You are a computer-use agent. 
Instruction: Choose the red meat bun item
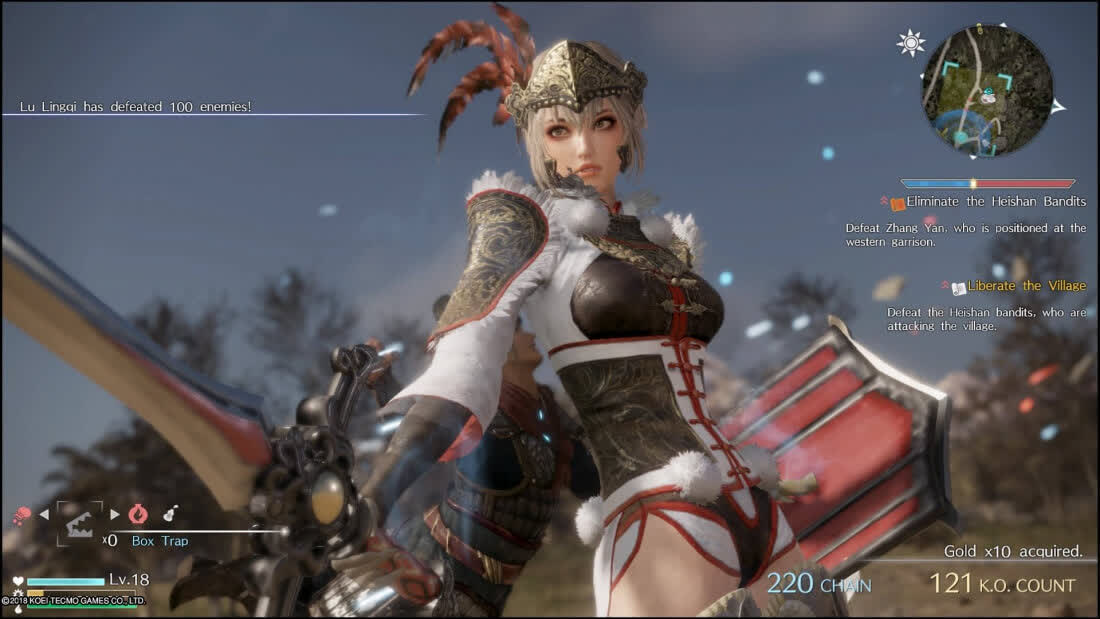(21, 515)
